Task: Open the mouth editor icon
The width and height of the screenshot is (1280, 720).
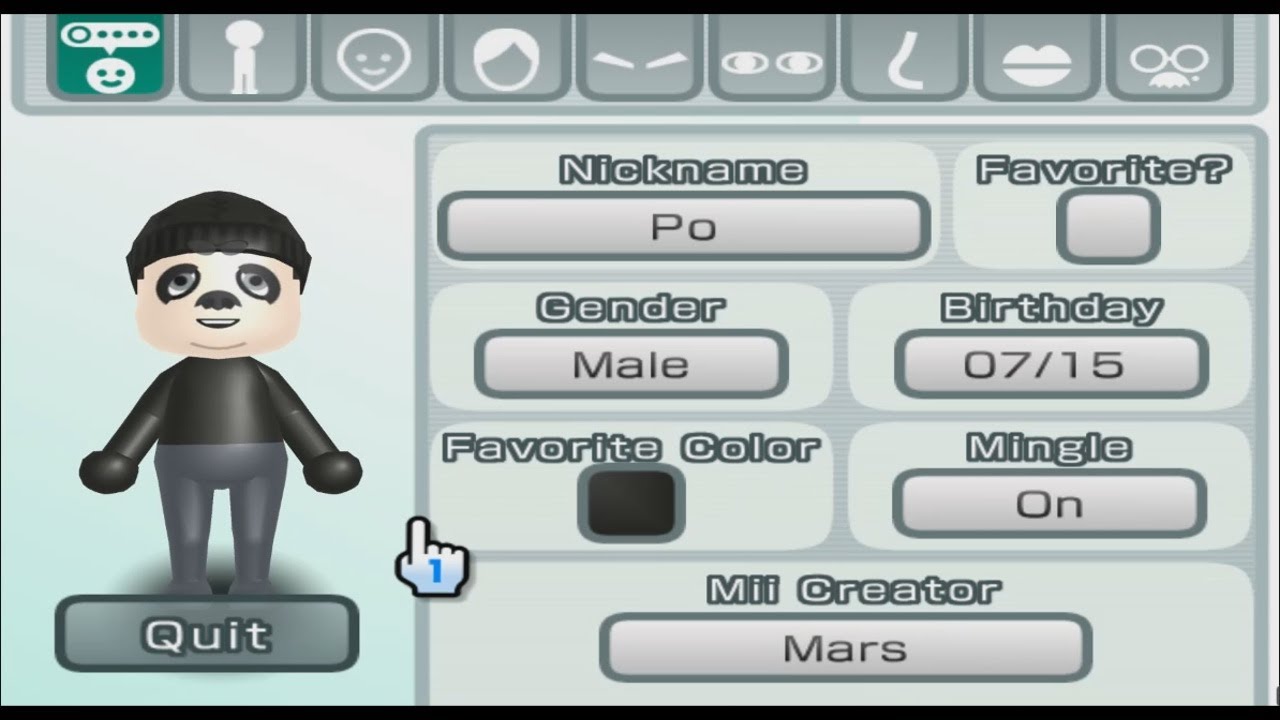Action: (x=1035, y=57)
